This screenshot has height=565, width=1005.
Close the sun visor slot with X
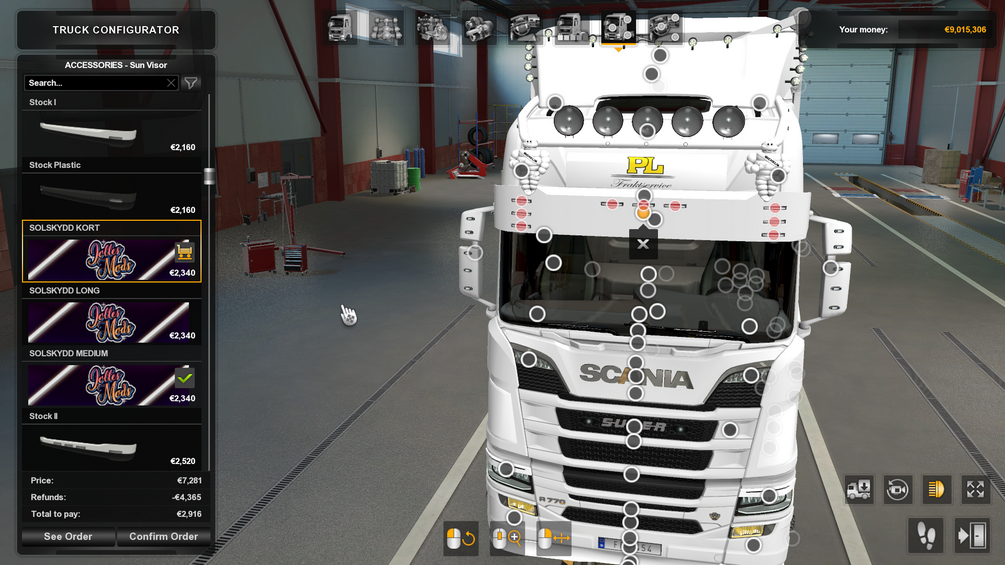pos(643,244)
